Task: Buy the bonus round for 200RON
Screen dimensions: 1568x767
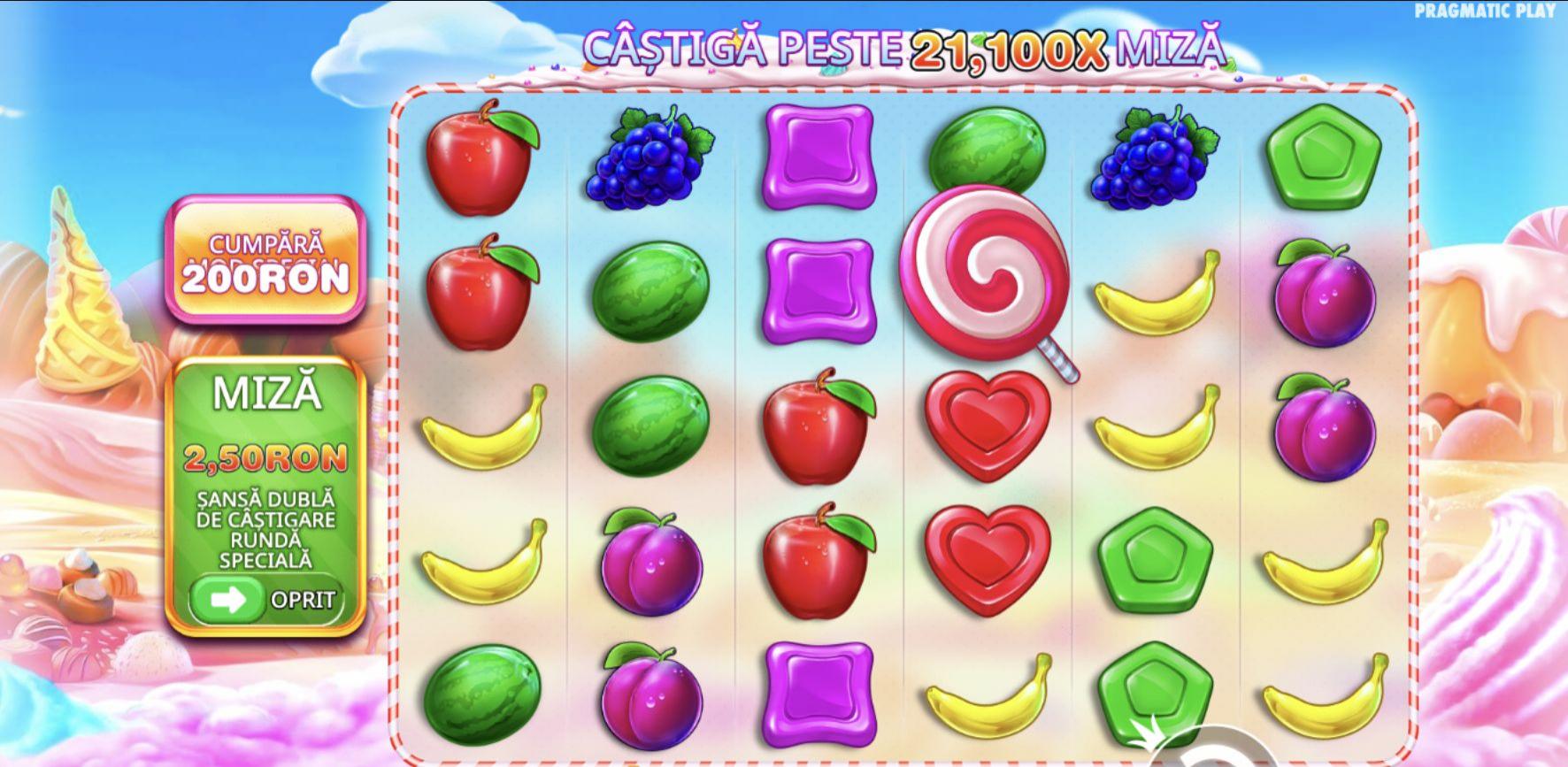Action: [265, 261]
